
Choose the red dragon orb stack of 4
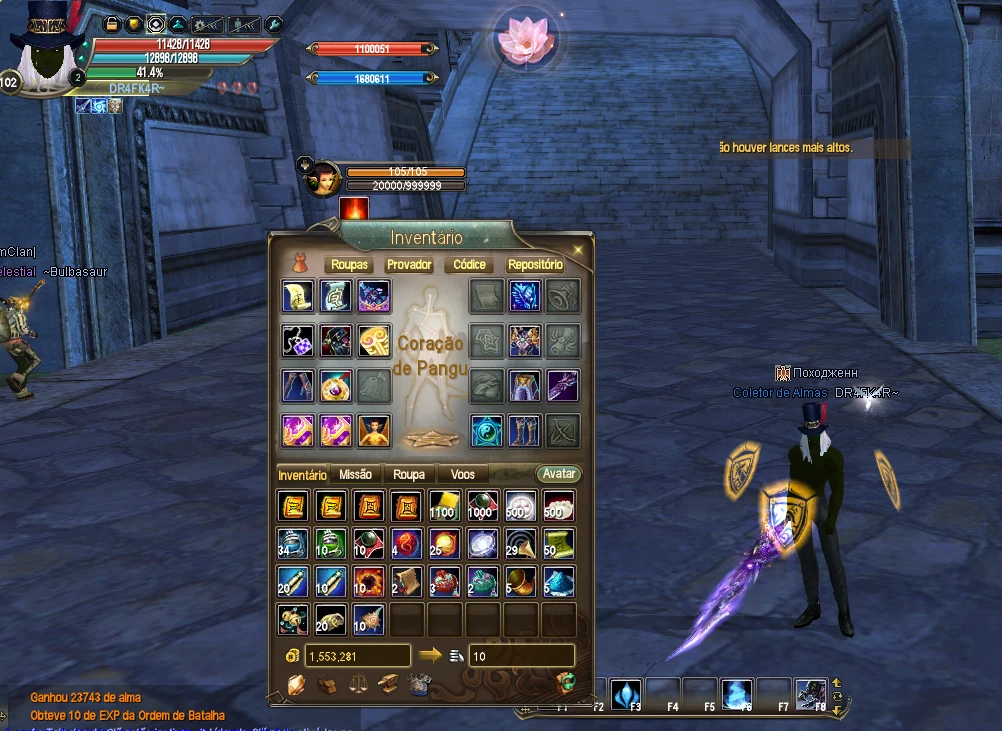click(x=406, y=543)
